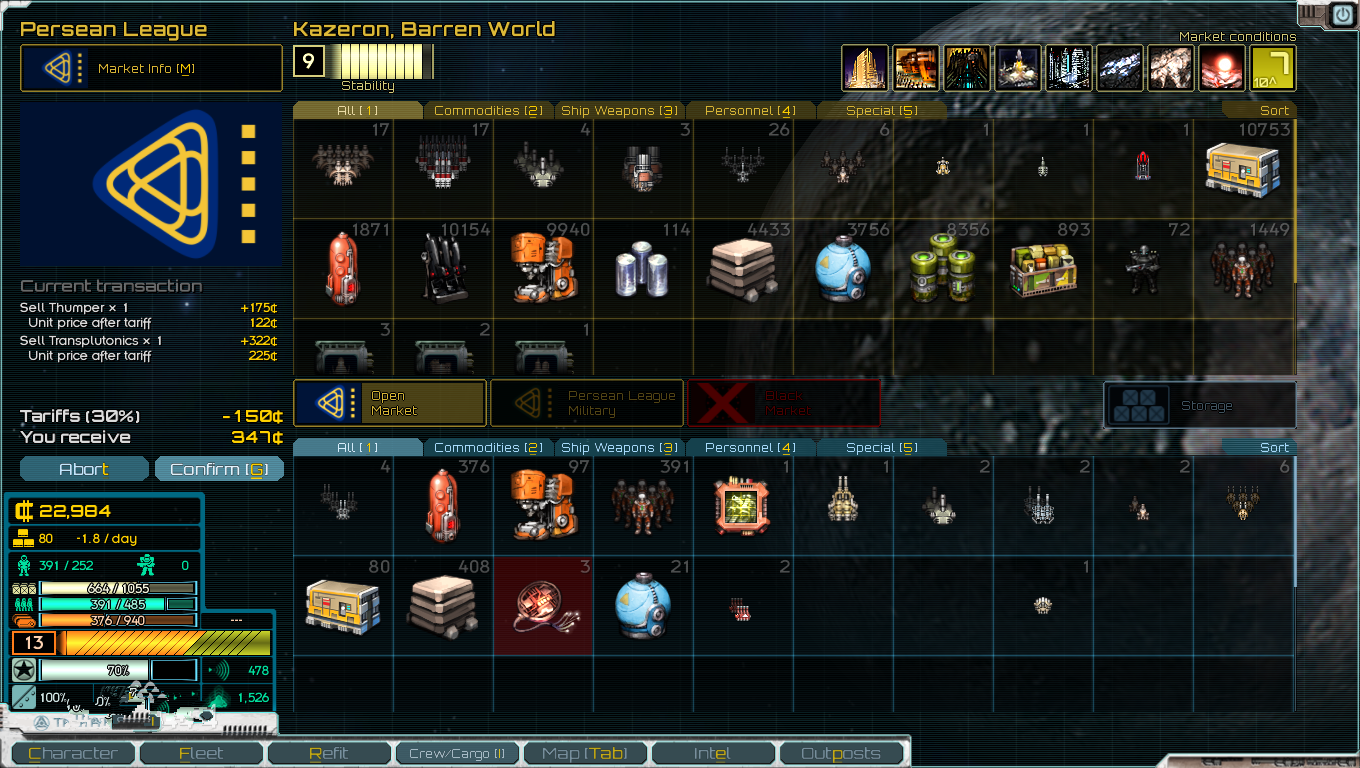
Task: Select the market supplies crate stack of 10753
Action: pyautogui.click(x=1243, y=168)
